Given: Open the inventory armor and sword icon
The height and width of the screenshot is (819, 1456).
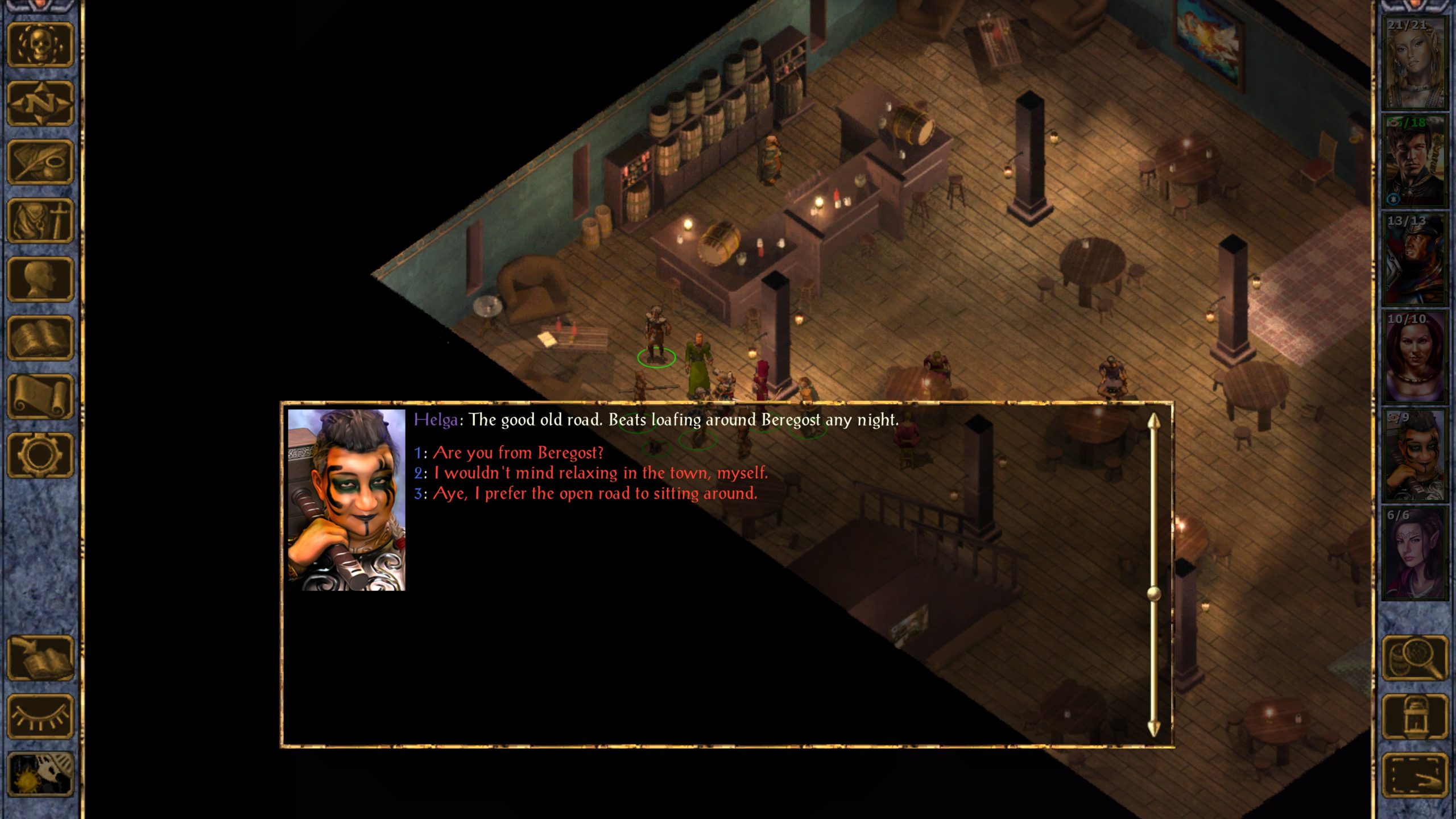Looking at the screenshot, I should click(40, 221).
